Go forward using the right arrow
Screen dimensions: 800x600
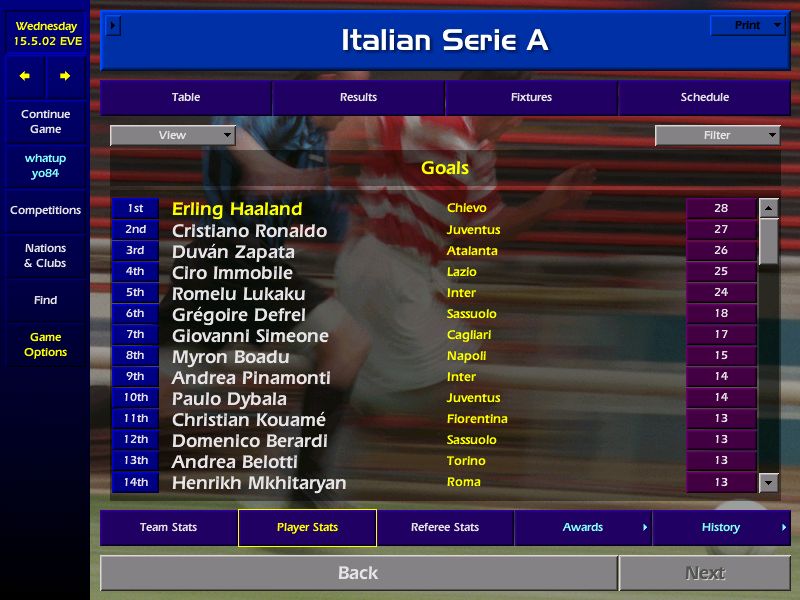pos(65,76)
